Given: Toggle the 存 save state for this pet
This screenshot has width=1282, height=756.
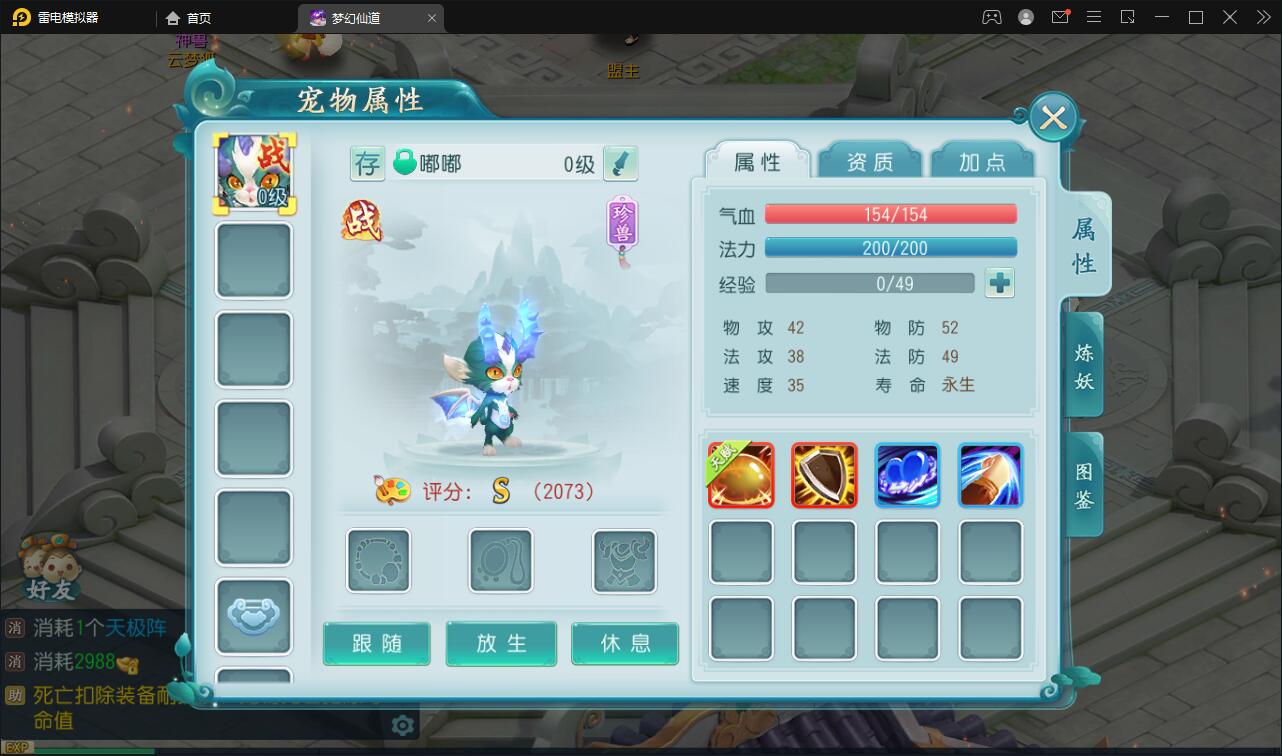Looking at the screenshot, I should (x=367, y=162).
